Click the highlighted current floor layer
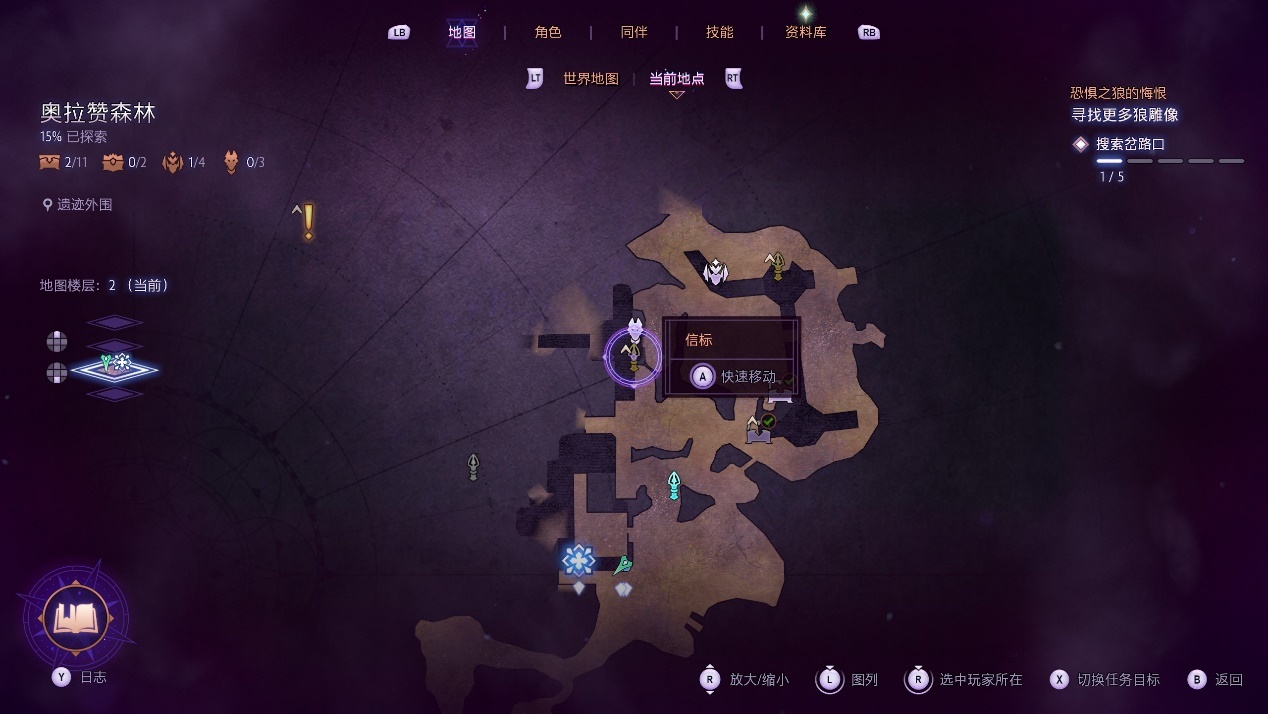 [x=114, y=369]
